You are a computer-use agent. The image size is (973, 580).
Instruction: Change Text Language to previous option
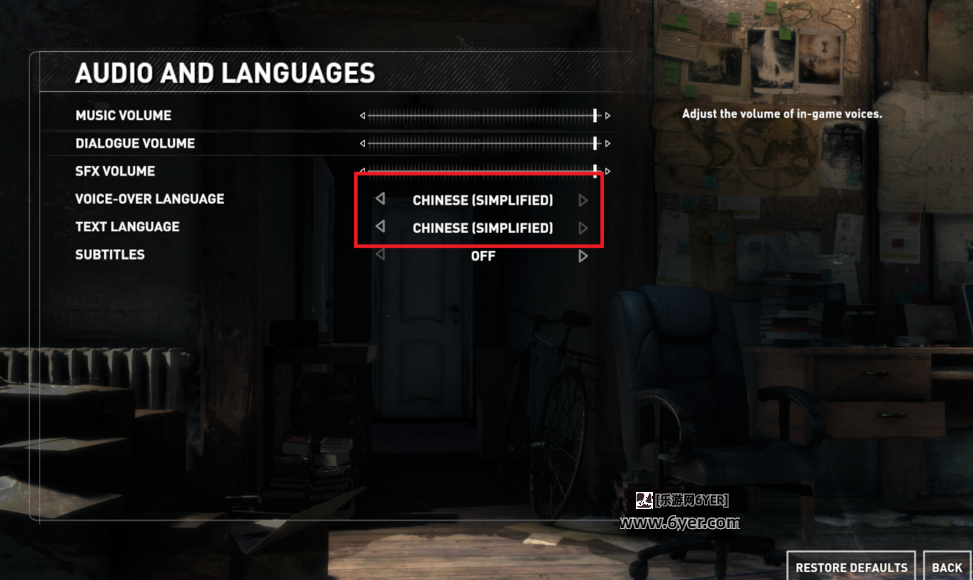pos(380,227)
